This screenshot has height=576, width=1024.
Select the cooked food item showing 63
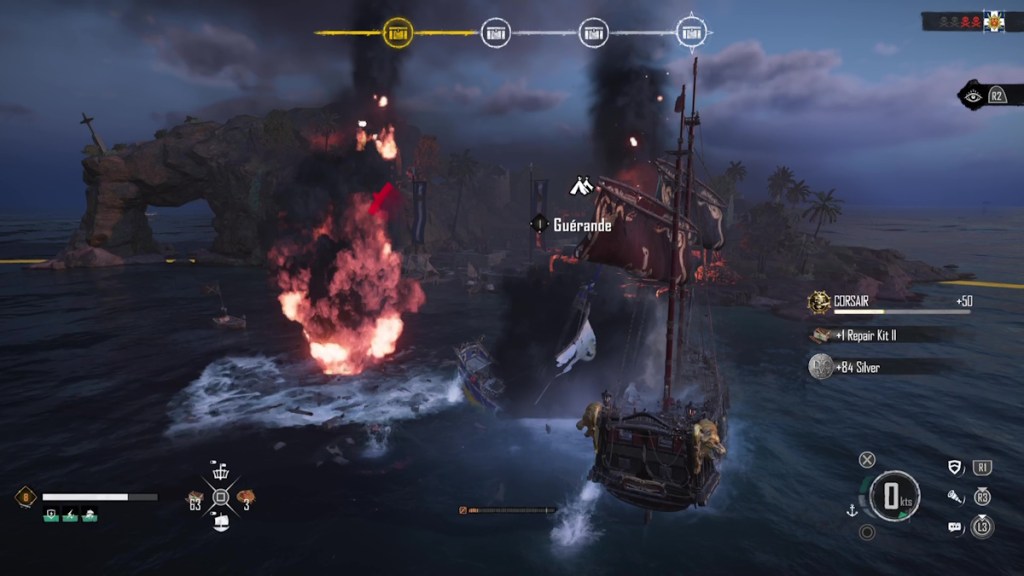[x=196, y=496]
